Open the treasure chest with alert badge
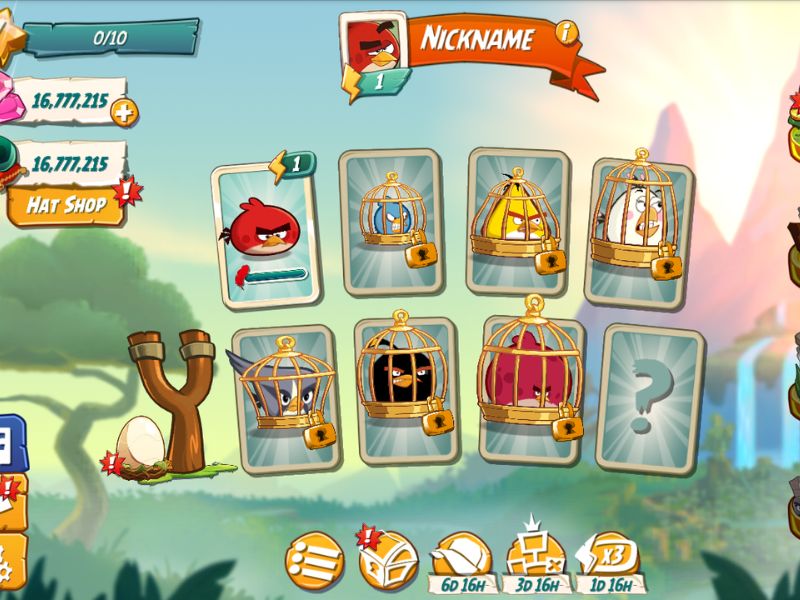The width and height of the screenshot is (800, 600). click(x=388, y=560)
